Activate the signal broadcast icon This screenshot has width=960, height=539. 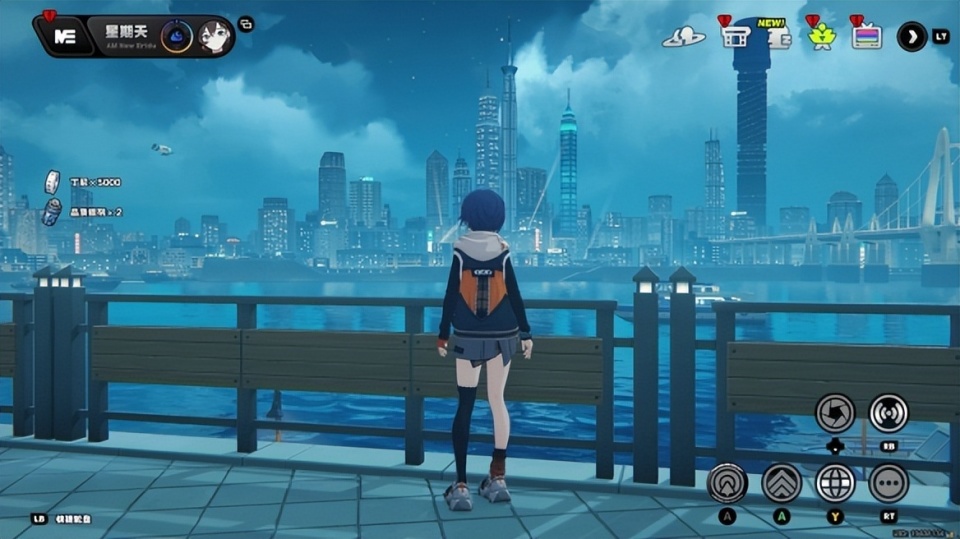pos(888,412)
